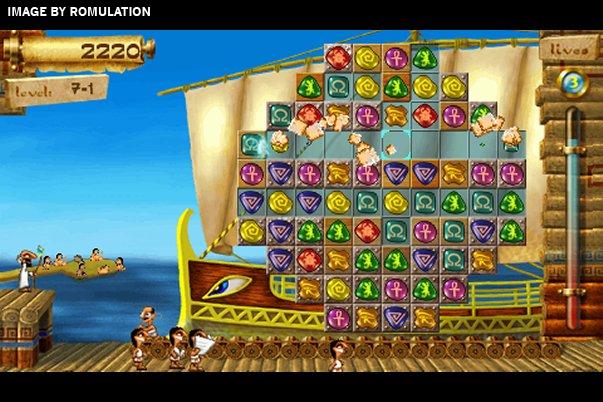Pick the yellow spiral gem in the top row
Viewport: 603px width, 402px height.
click(367, 58)
